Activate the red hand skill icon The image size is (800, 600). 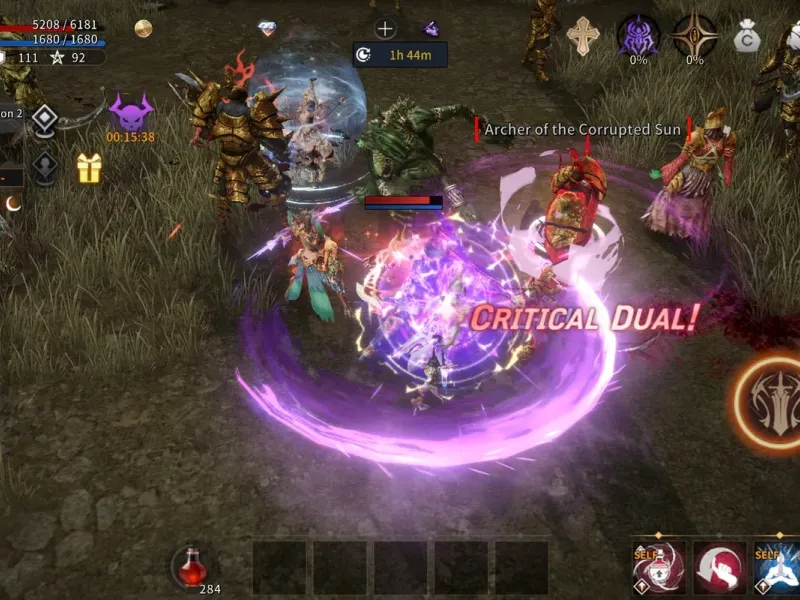tap(720, 568)
